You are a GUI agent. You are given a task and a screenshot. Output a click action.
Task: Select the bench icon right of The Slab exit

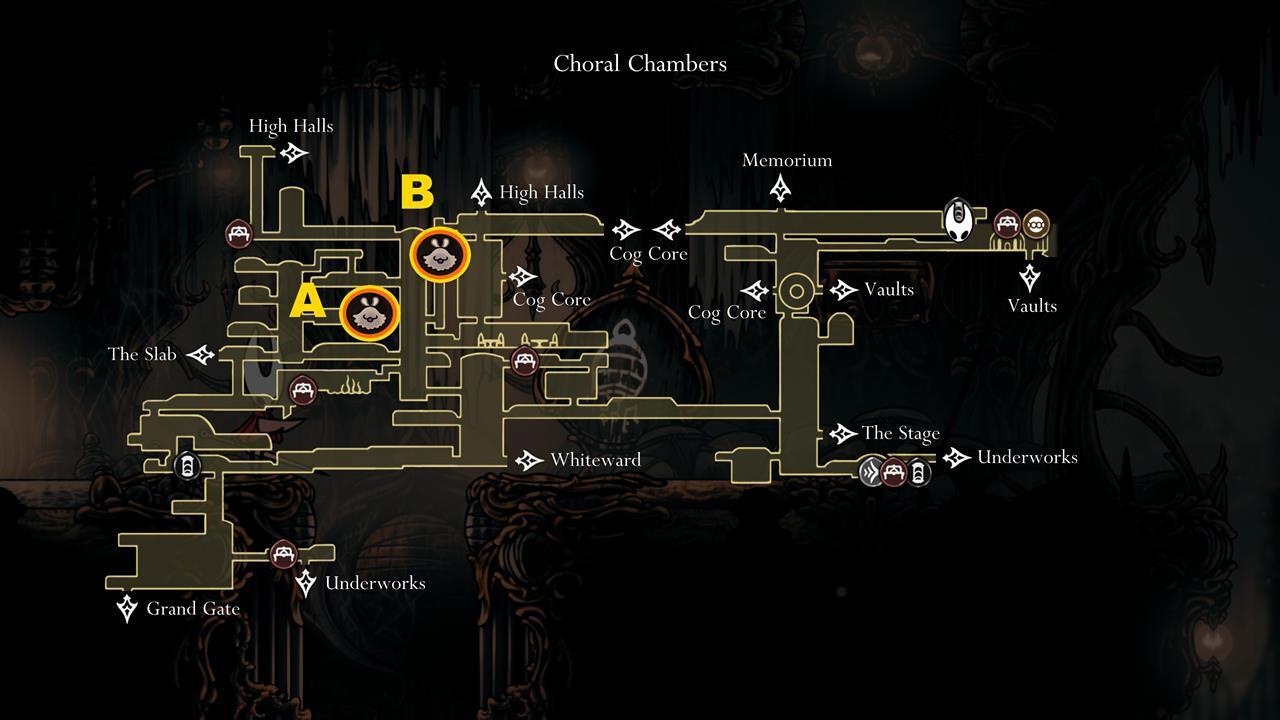[x=303, y=390]
